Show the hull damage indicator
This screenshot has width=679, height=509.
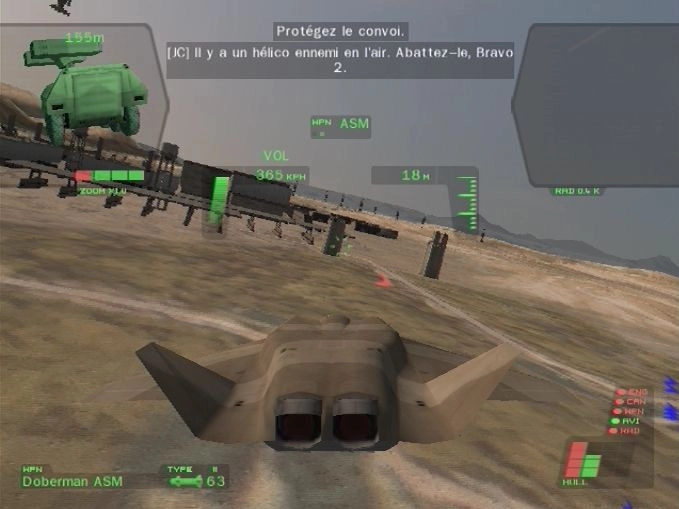pyautogui.click(x=583, y=464)
